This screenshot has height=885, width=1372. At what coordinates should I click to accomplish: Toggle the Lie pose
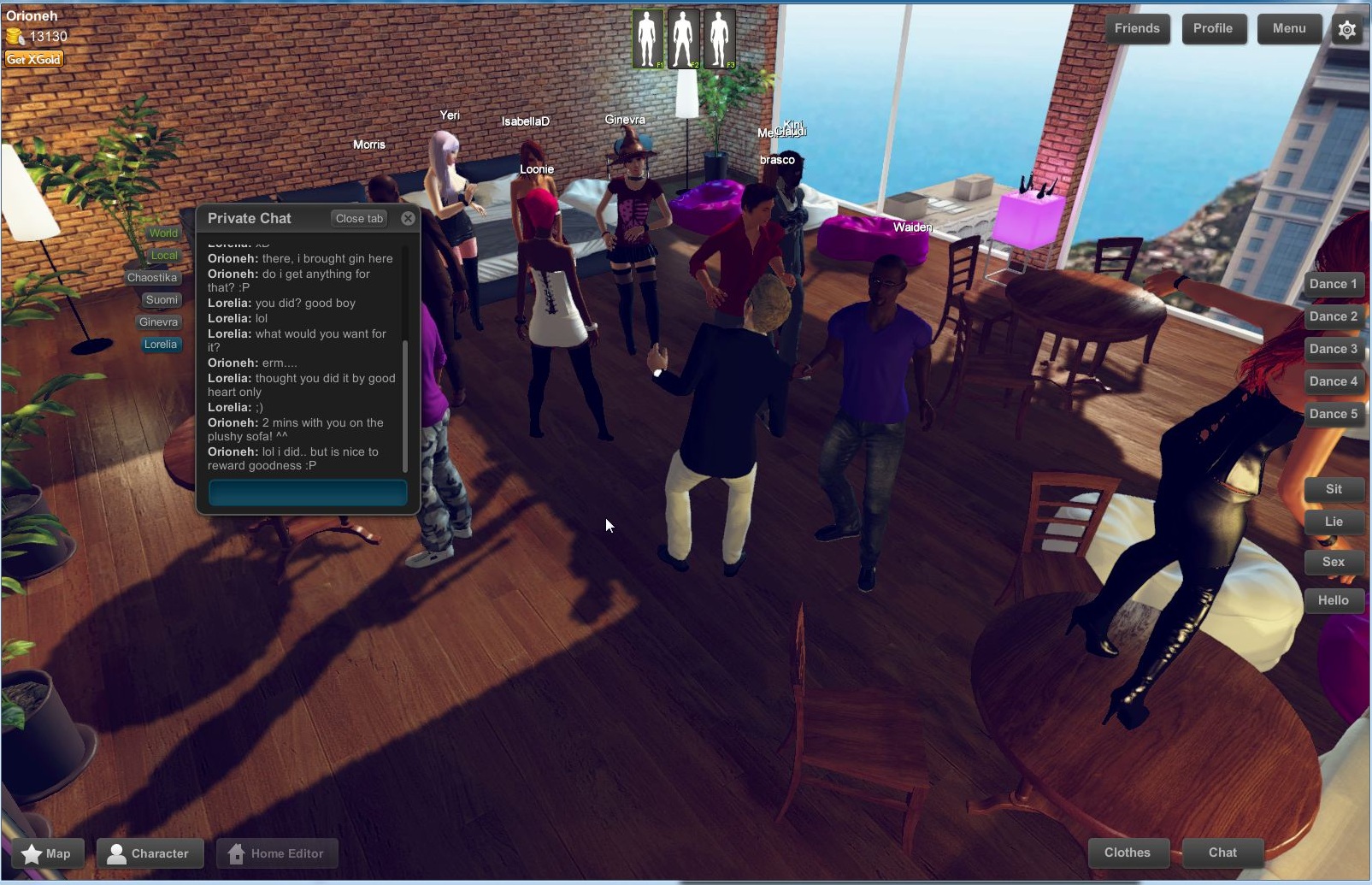1334,522
